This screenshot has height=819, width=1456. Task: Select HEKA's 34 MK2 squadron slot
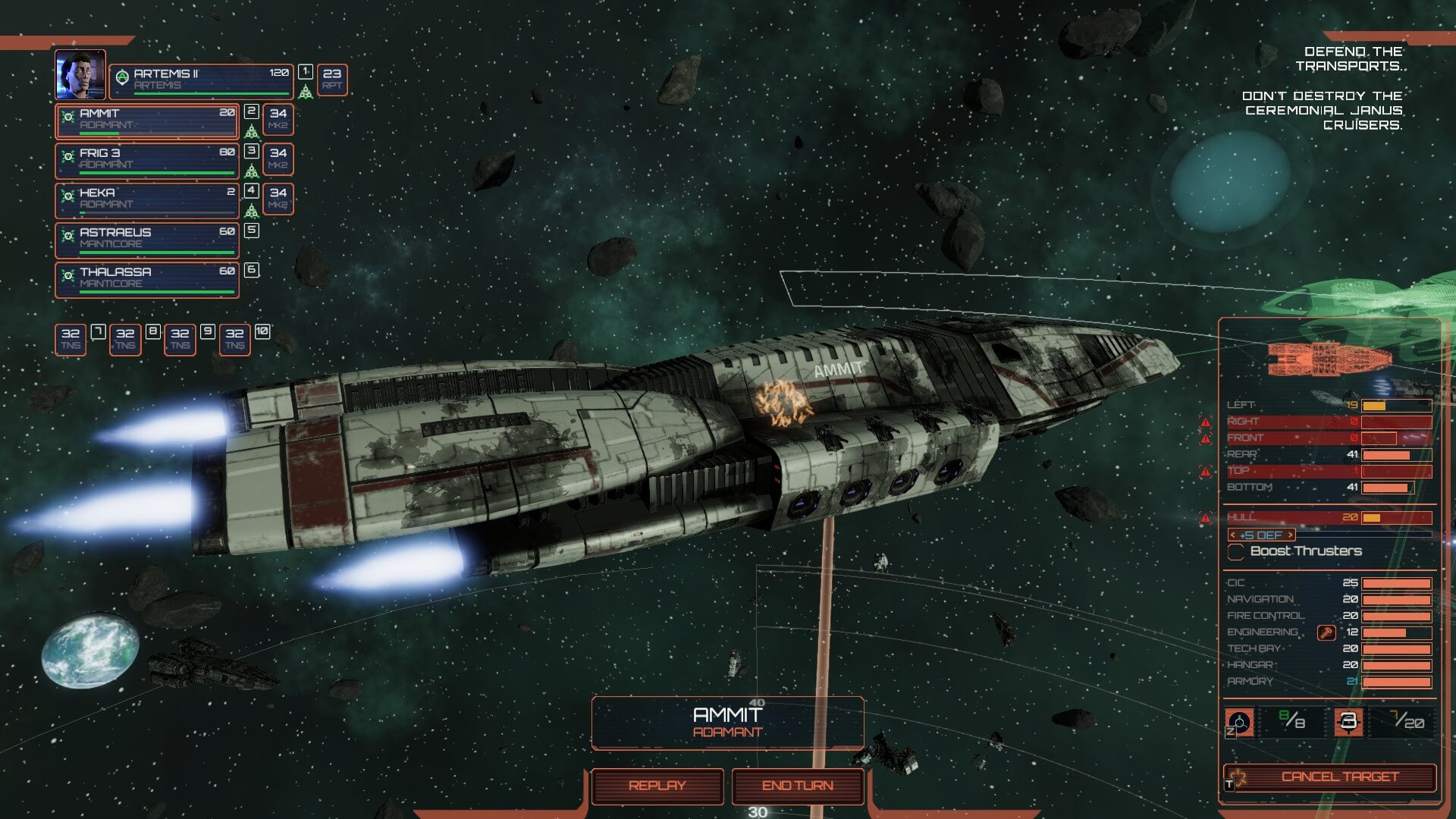pos(278,198)
